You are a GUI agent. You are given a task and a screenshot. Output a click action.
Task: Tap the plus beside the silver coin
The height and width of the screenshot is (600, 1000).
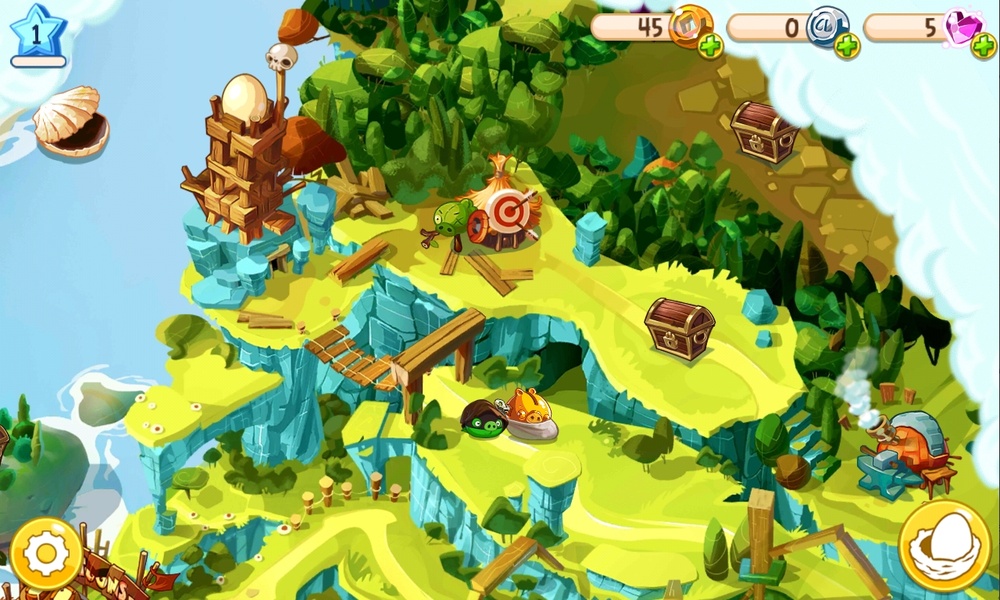point(847,45)
